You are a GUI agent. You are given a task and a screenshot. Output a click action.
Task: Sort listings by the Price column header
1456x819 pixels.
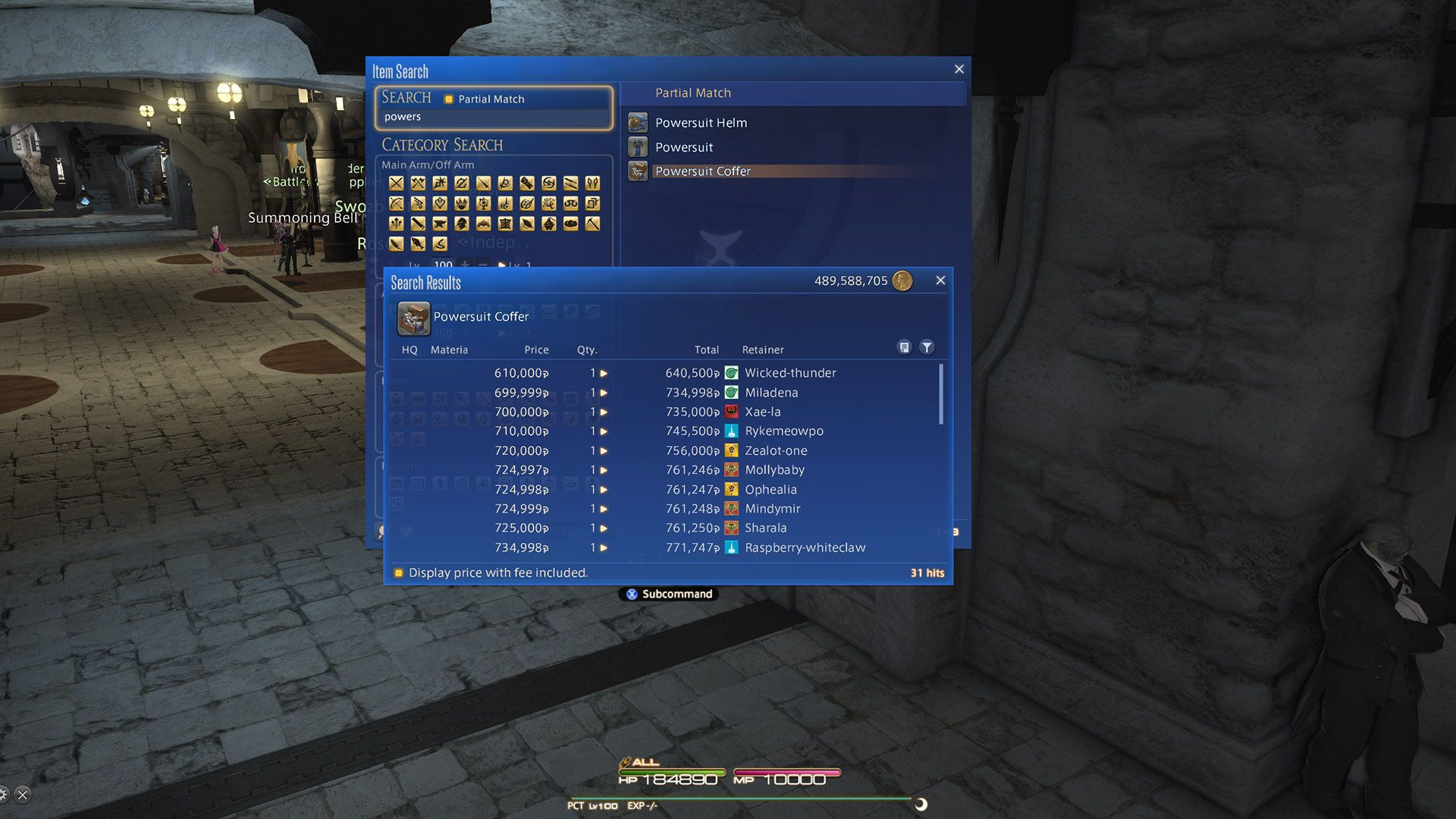536,350
